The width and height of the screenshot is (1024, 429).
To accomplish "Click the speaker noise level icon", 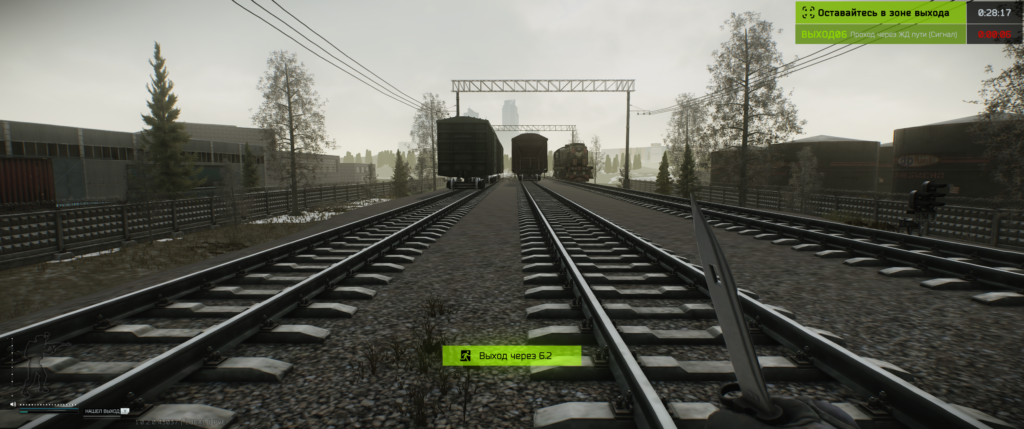I will [x=13, y=404].
